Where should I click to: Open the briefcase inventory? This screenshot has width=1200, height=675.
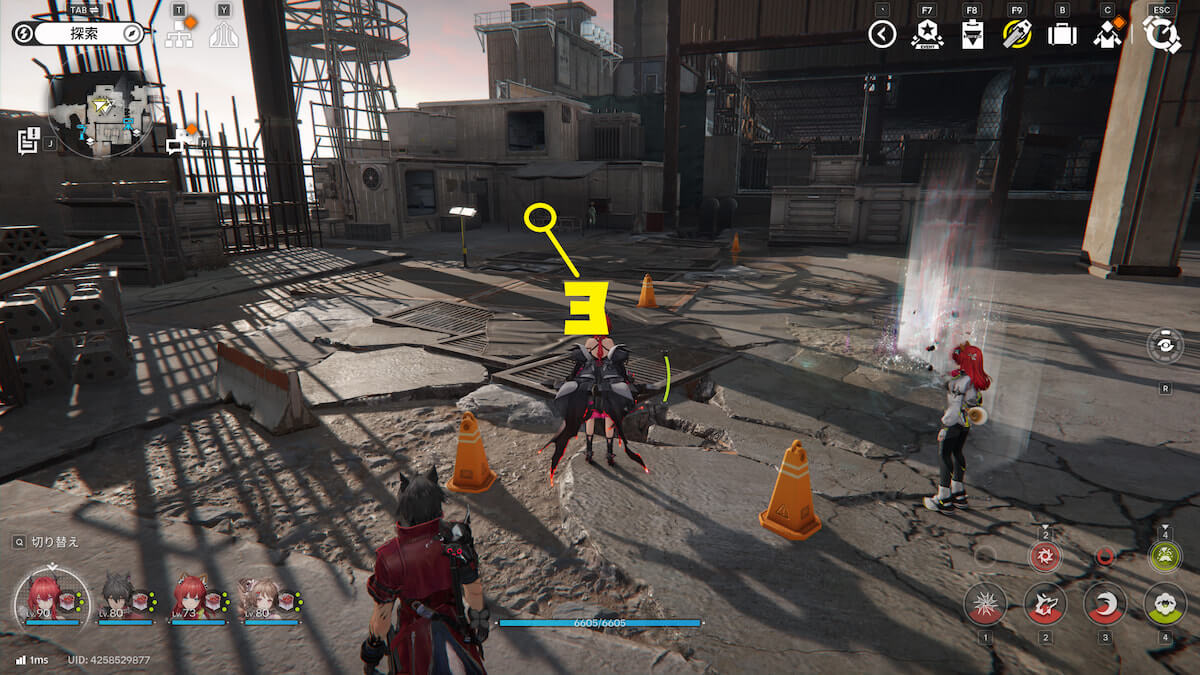point(1061,35)
